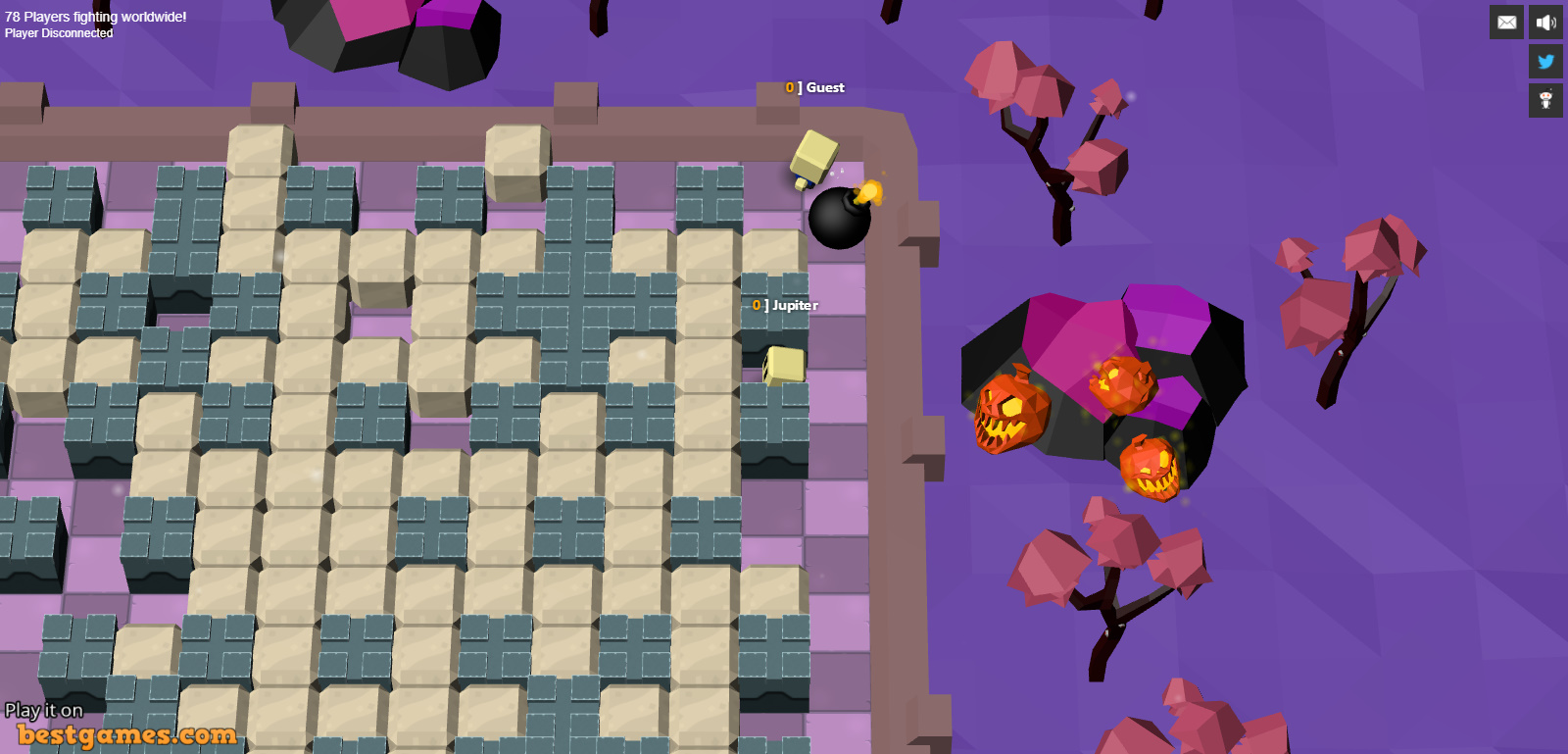Click the Play it on text
This screenshot has height=754, width=1568.
pyautogui.click(x=43, y=709)
